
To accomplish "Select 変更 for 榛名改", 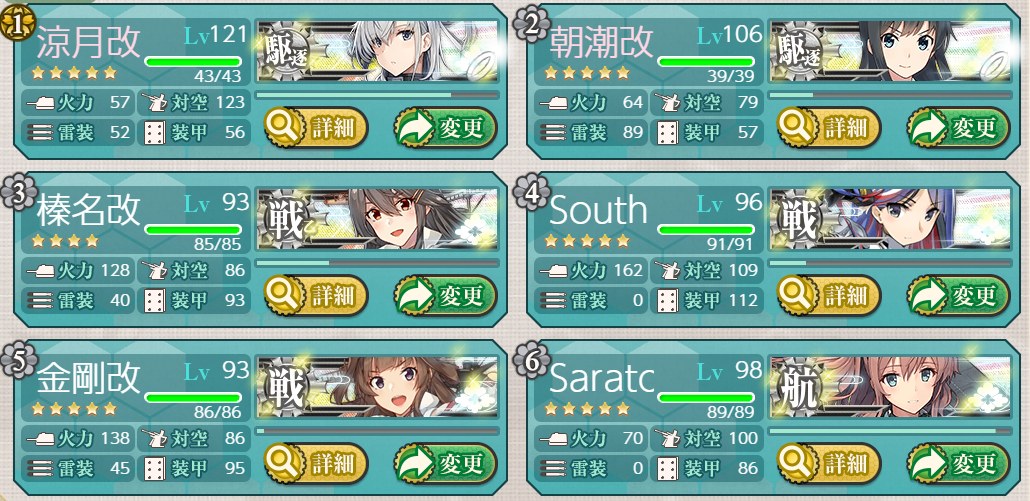I will pos(445,296).
